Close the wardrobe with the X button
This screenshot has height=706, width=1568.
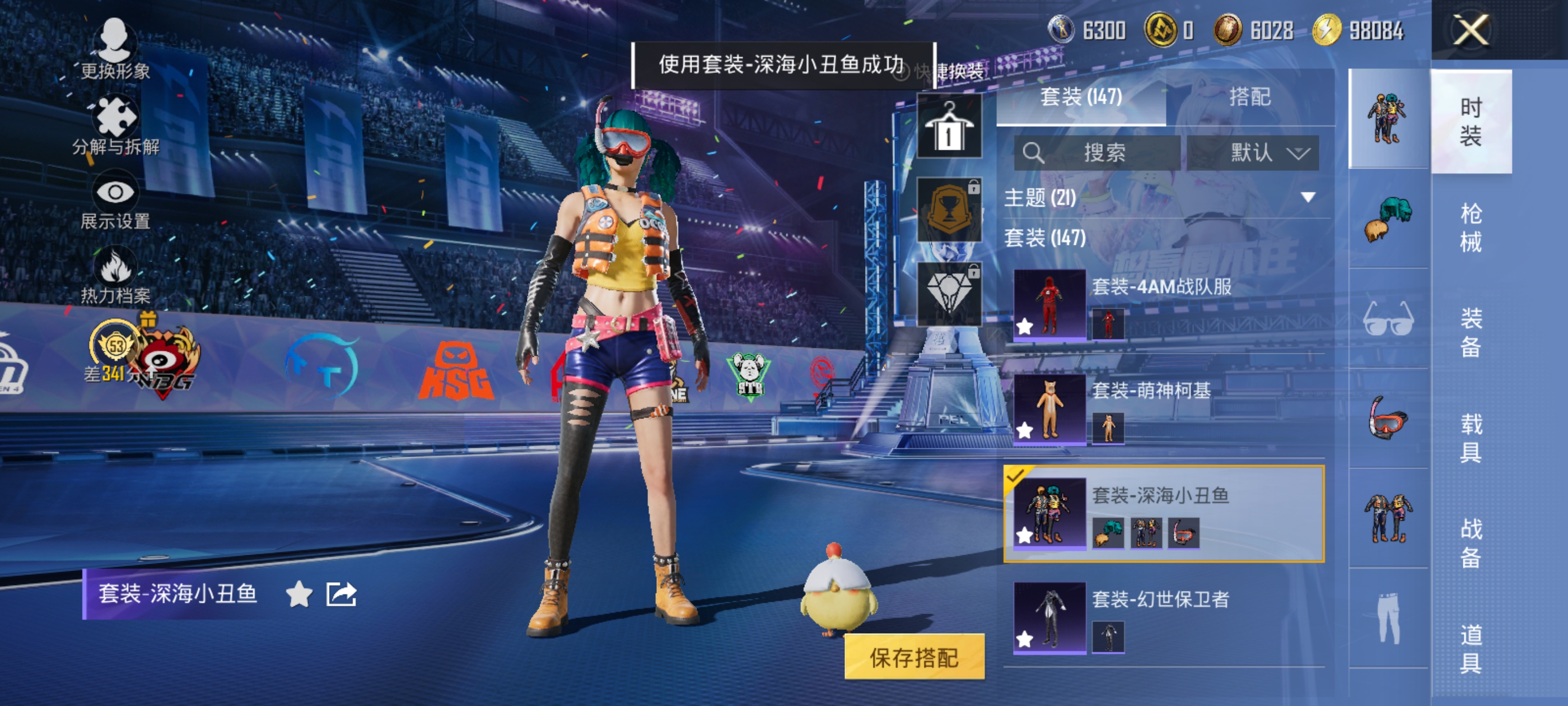coord(1471,30)
